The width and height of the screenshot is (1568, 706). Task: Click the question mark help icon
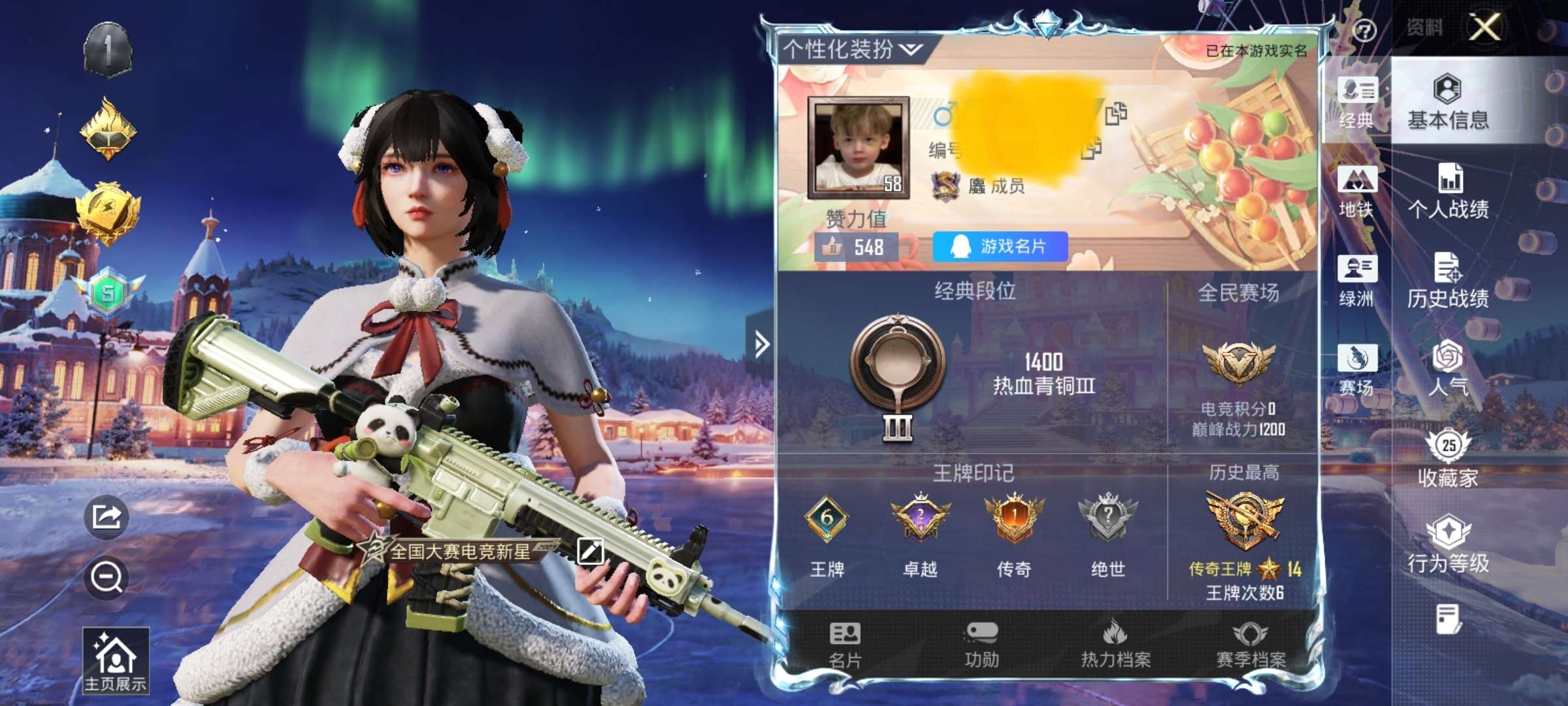pos(1364,30)
